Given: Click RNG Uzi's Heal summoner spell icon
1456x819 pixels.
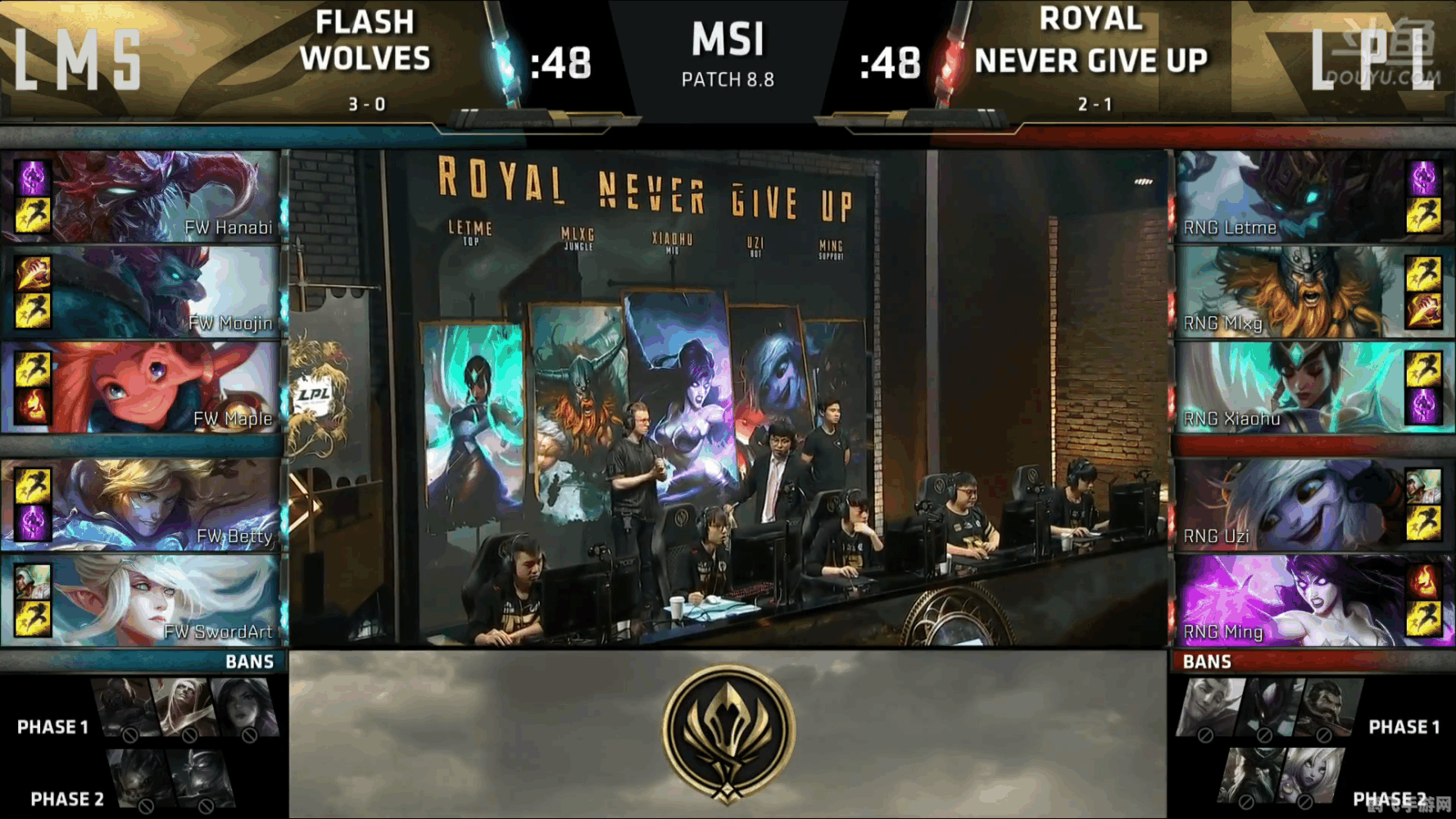Looking at the screenshot, I should (x=1424, y=486).
